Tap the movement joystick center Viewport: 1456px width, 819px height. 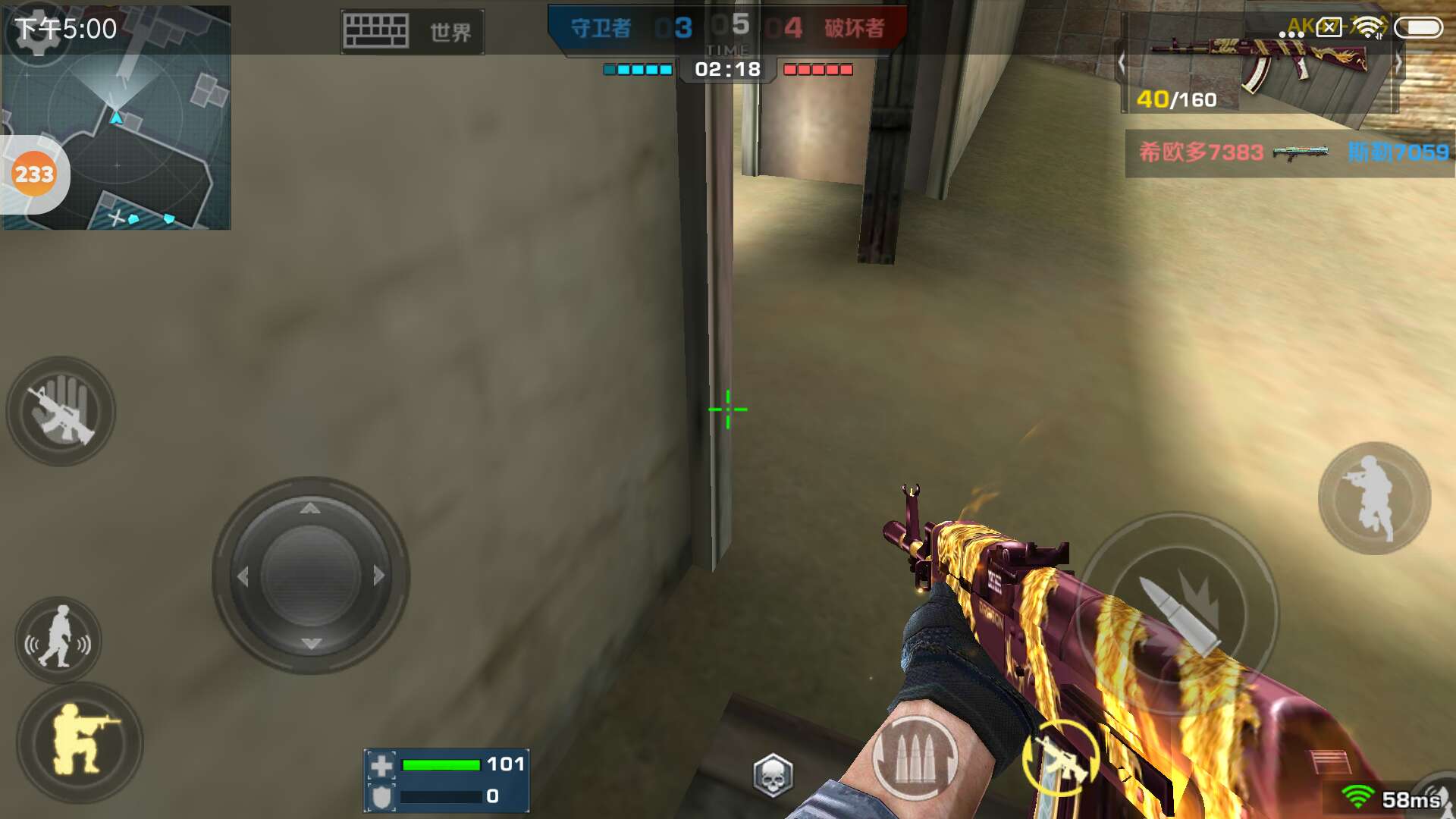click(x=310, y=576)
